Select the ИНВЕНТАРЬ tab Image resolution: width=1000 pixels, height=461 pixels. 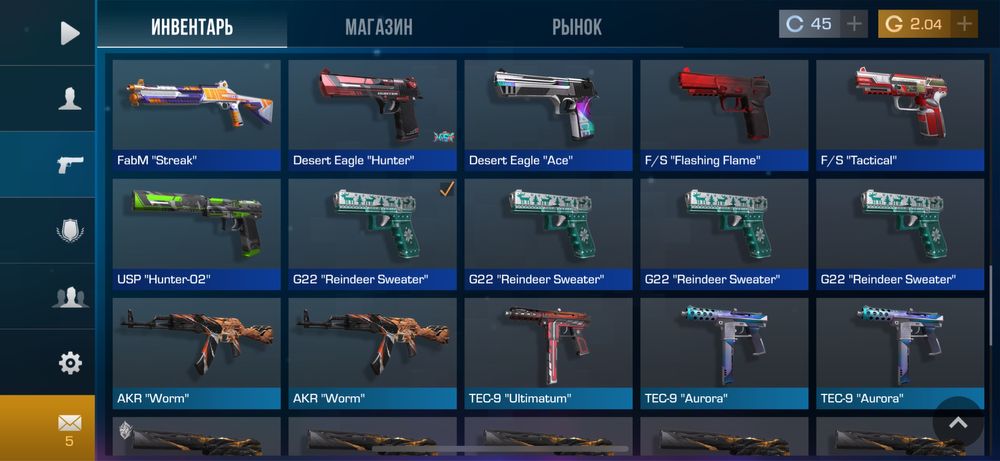click(192, 27)
